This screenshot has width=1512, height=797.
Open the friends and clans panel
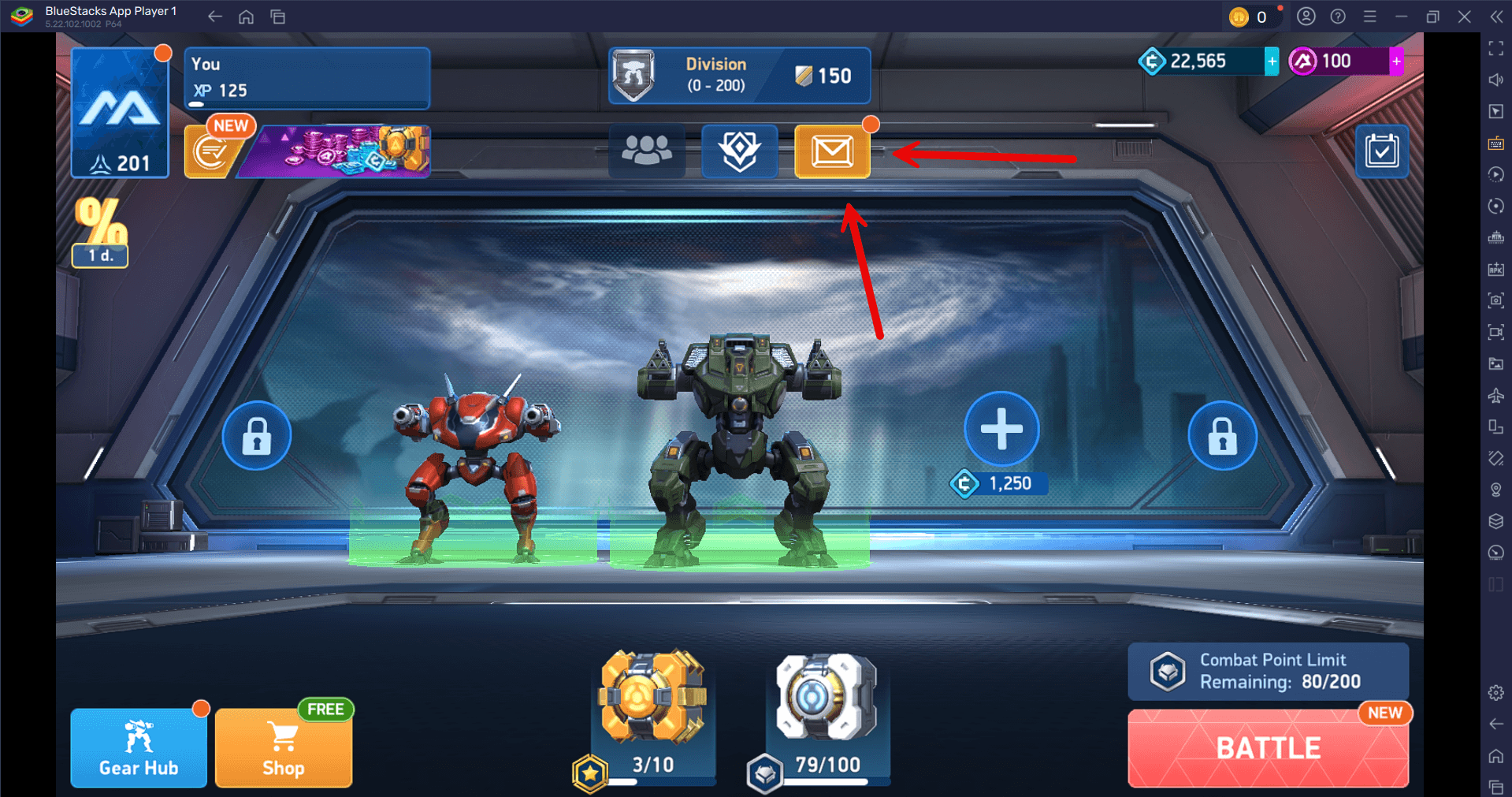click(647, 151)
